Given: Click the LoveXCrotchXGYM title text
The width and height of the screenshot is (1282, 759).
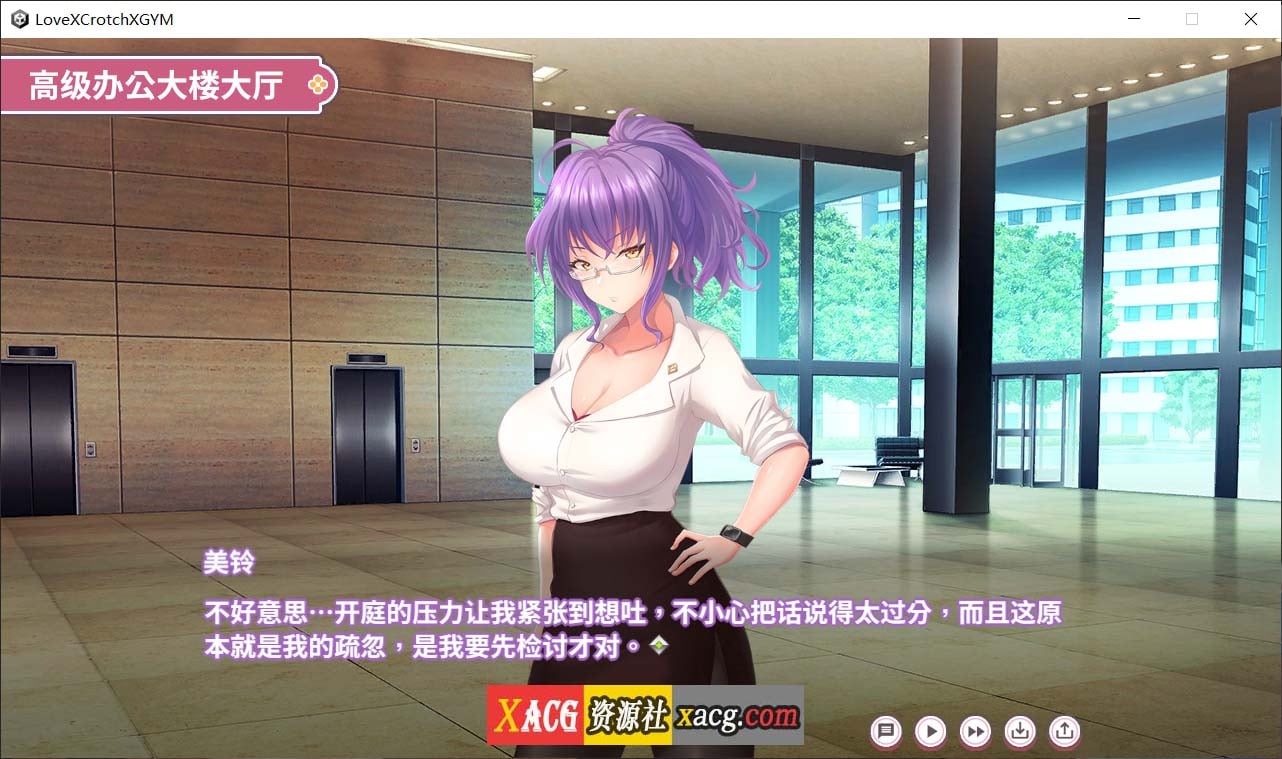Looking at the screenshot, I should pos(103,18).
